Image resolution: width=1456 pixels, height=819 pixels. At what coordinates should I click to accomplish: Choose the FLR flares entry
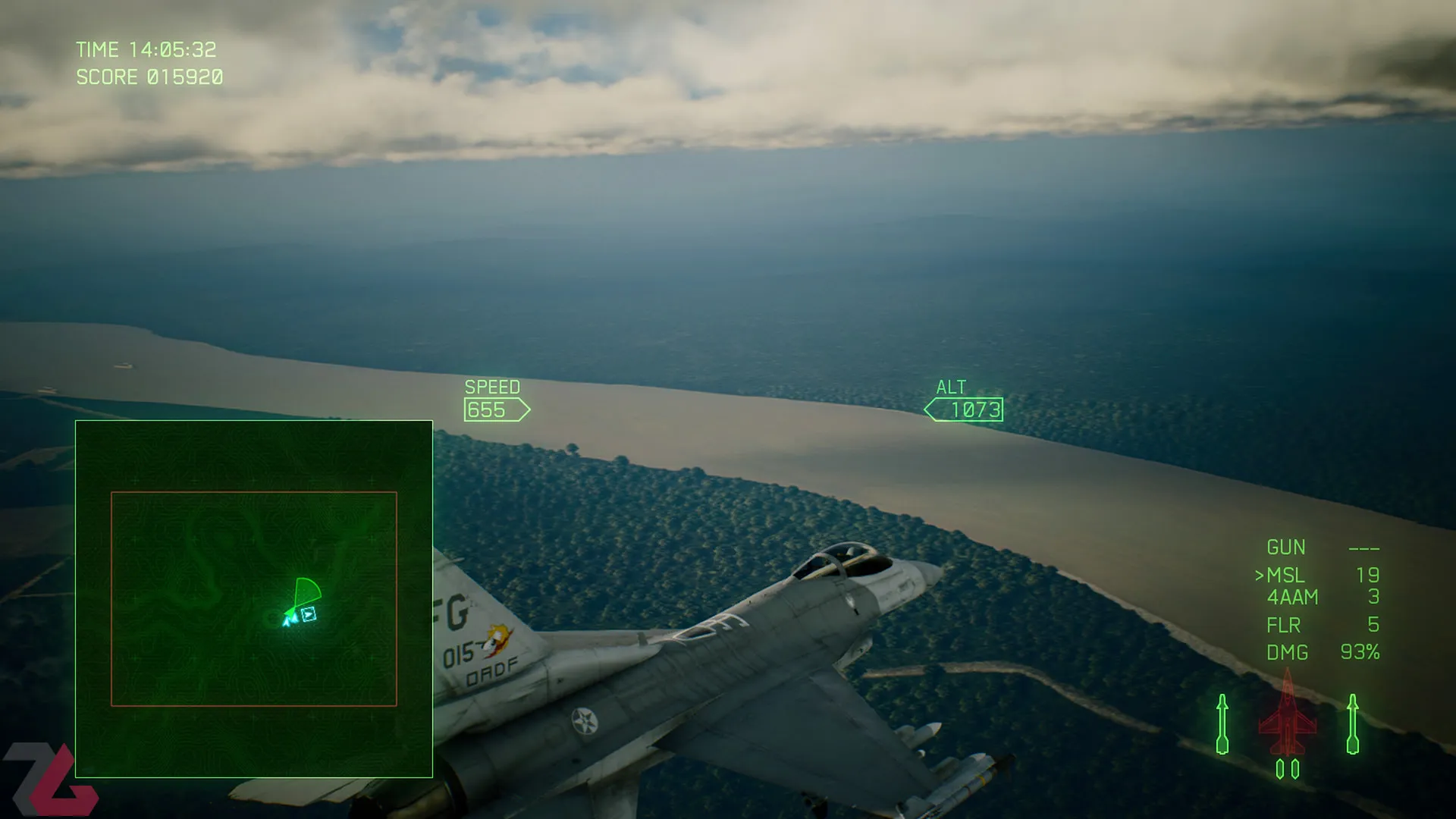pos(1283,626)
